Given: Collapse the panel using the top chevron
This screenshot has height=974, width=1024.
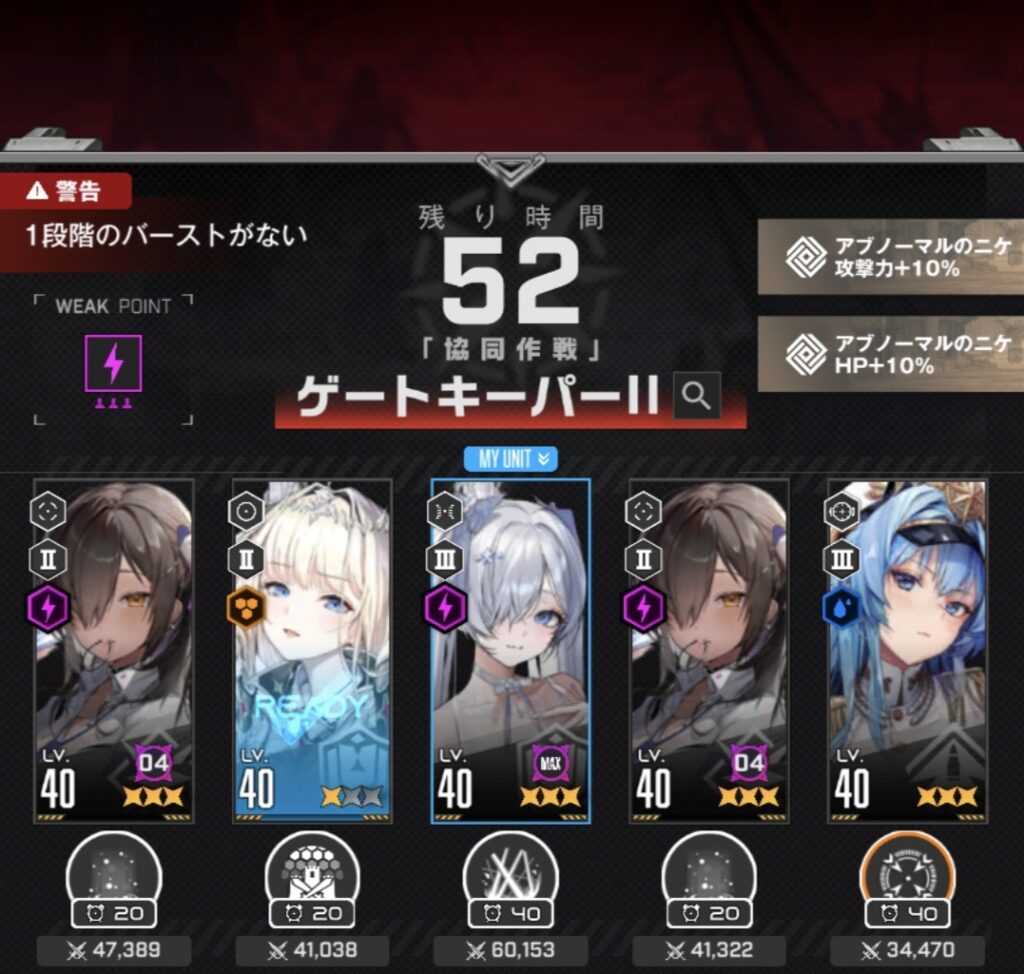Looking at the screenshot, I should tap(510, 168).
